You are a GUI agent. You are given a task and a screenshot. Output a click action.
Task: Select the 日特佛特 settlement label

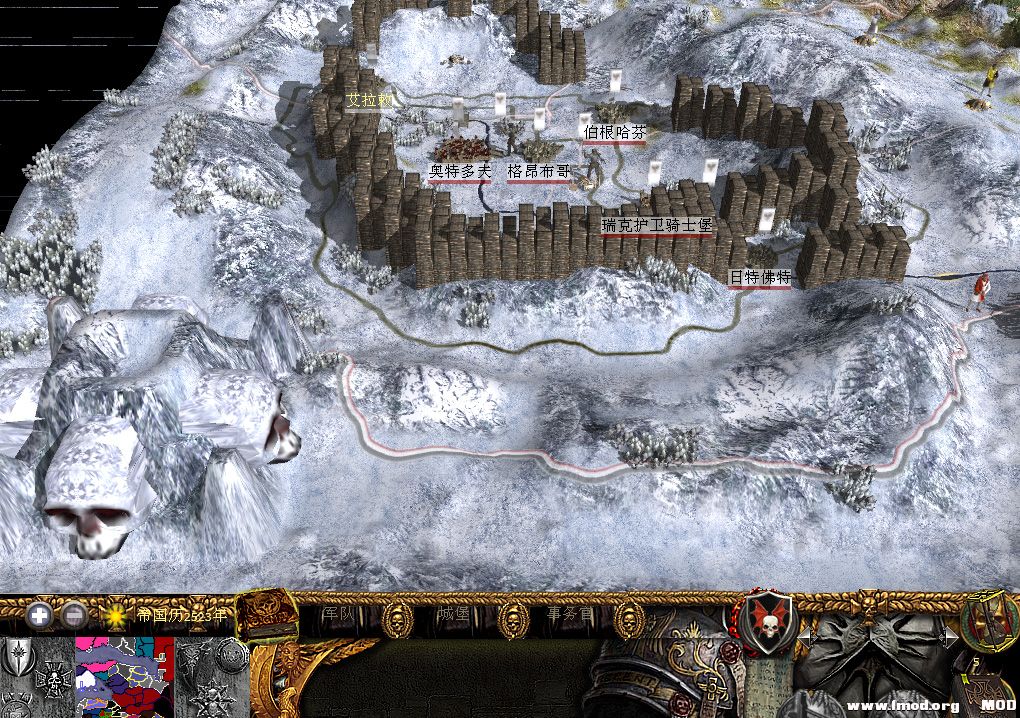759,277
